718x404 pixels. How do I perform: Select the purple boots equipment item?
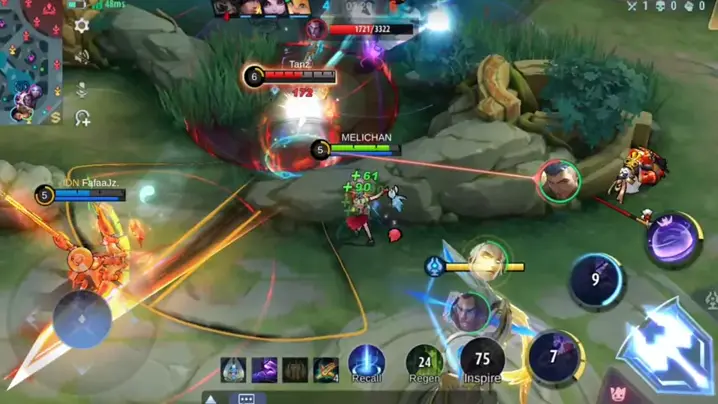[x=264, y=370]
